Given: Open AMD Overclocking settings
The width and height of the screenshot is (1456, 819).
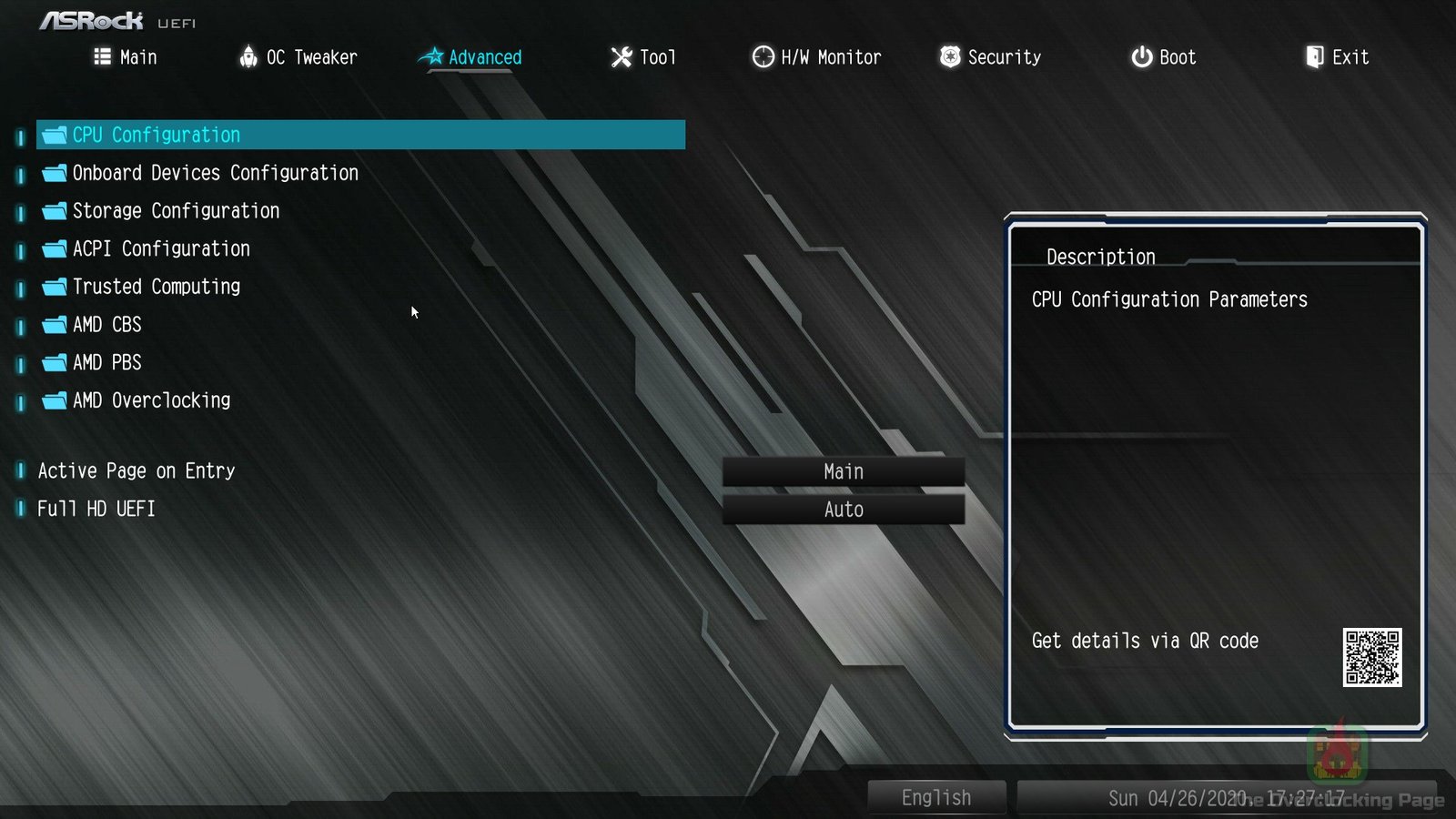Looking at the screenshot, I should pos(151,400).
